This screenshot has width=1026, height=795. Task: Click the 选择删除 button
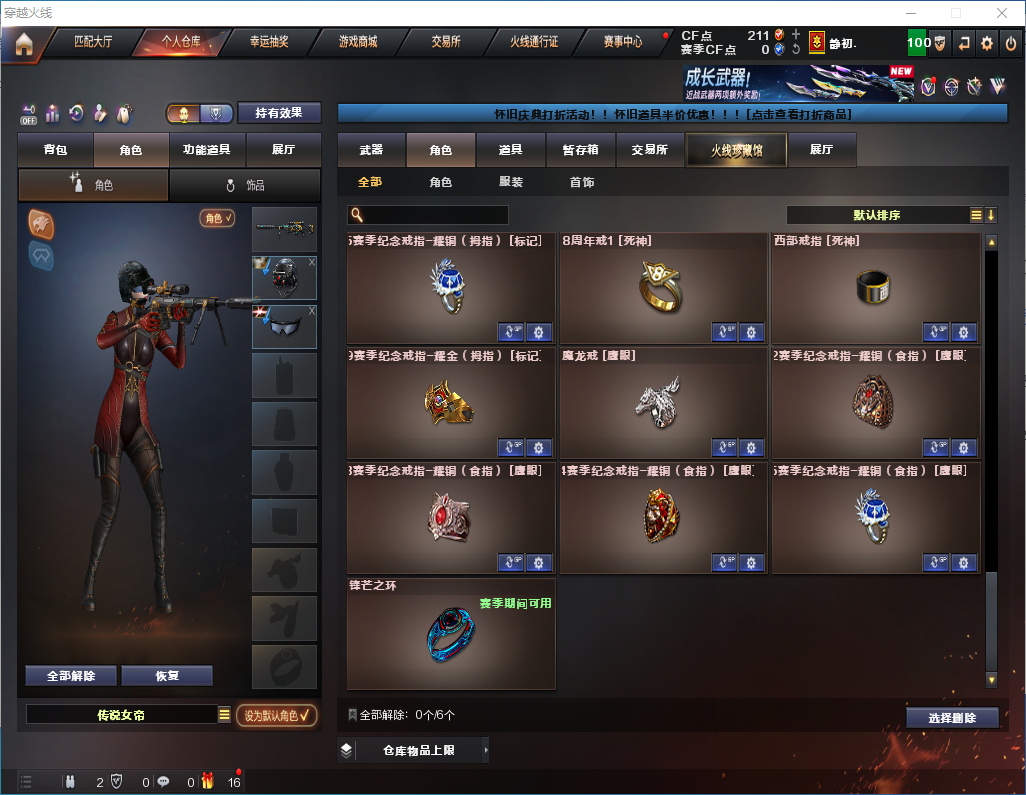point(951,718)
